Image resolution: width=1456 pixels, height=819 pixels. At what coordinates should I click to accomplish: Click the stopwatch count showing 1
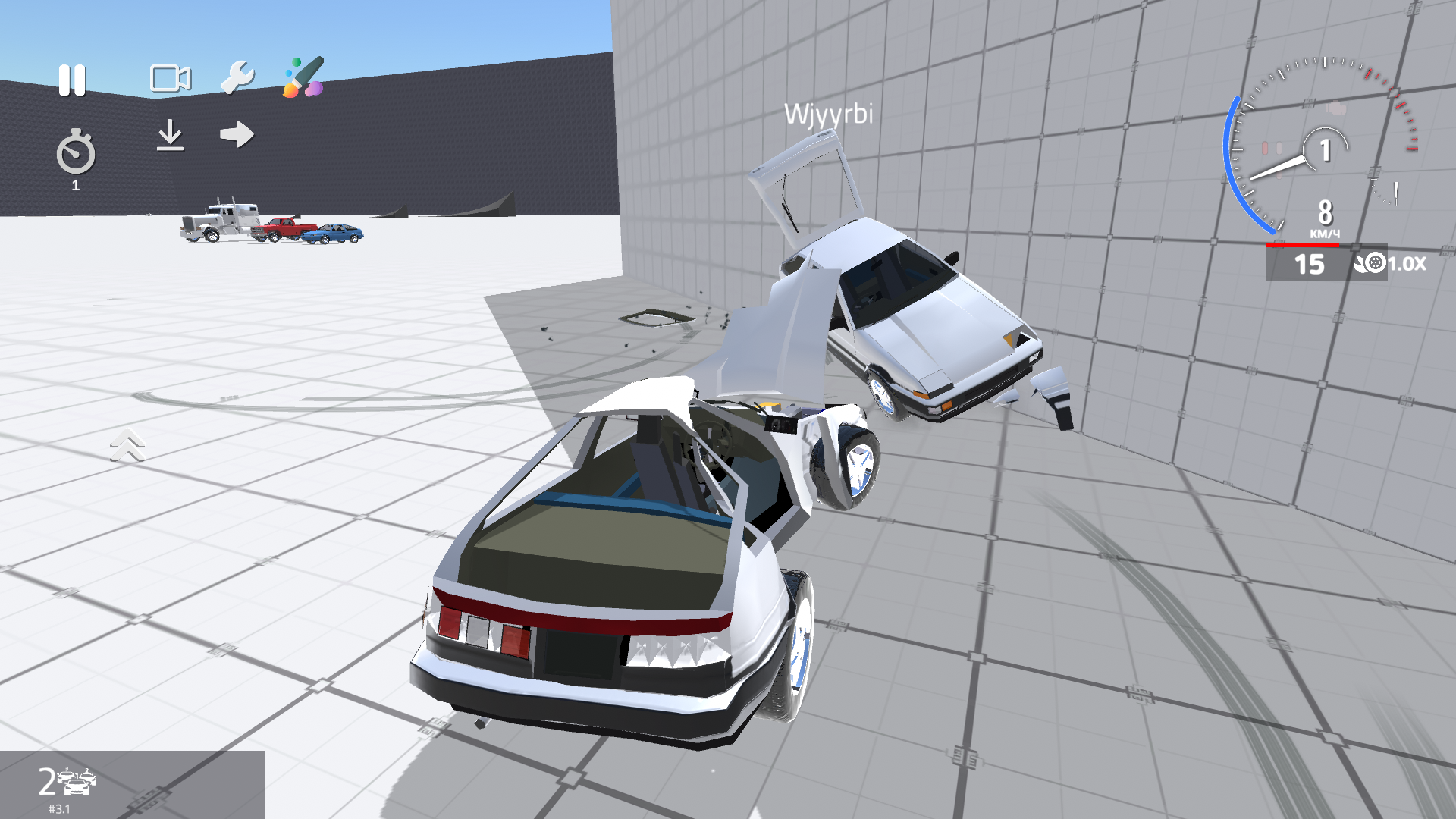75,184
